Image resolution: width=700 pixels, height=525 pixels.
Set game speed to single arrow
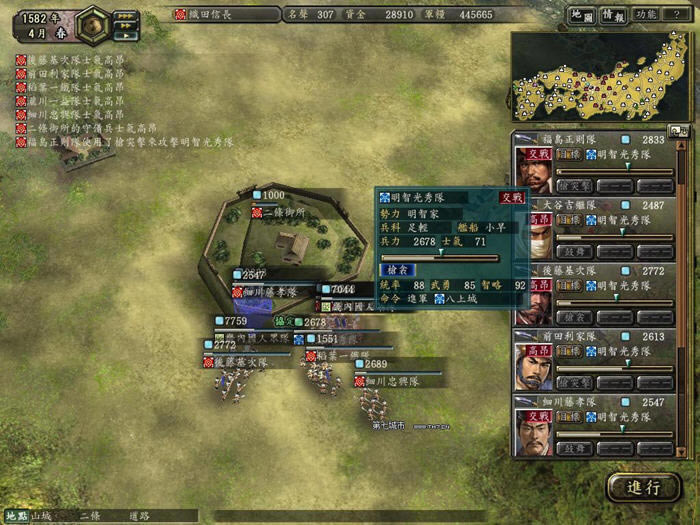click(x=125, y=35)
